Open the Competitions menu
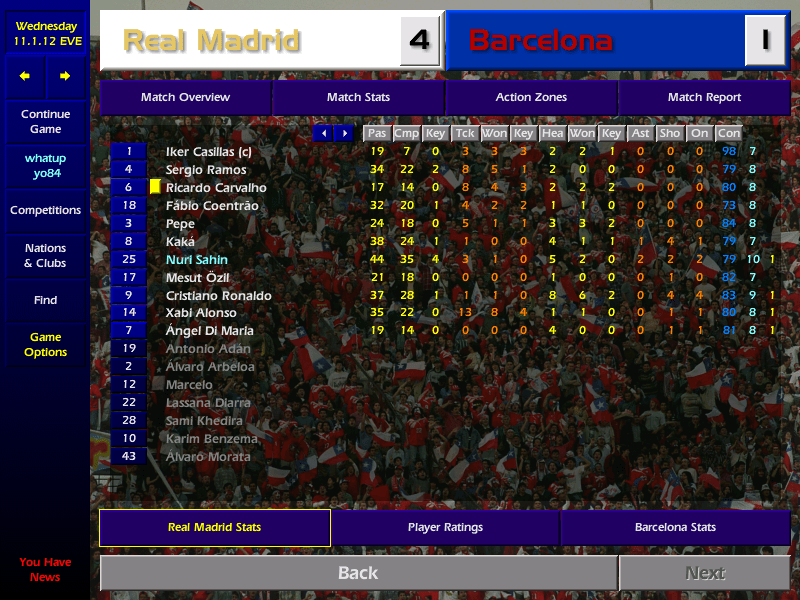This screenshot has width=800, height=600. click(x=45, y=210)
